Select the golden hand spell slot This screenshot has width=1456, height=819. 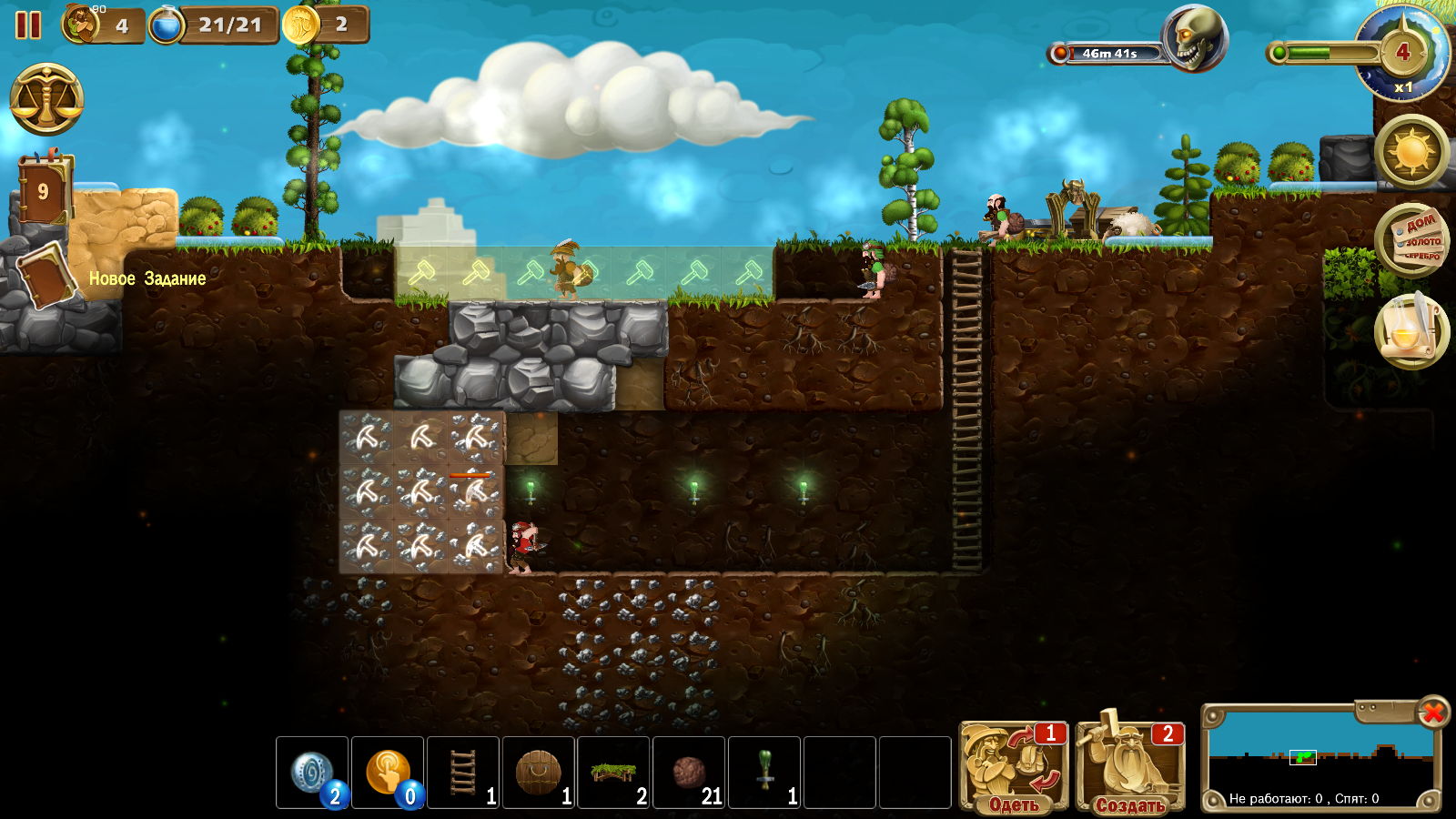[x=388, y=773]
